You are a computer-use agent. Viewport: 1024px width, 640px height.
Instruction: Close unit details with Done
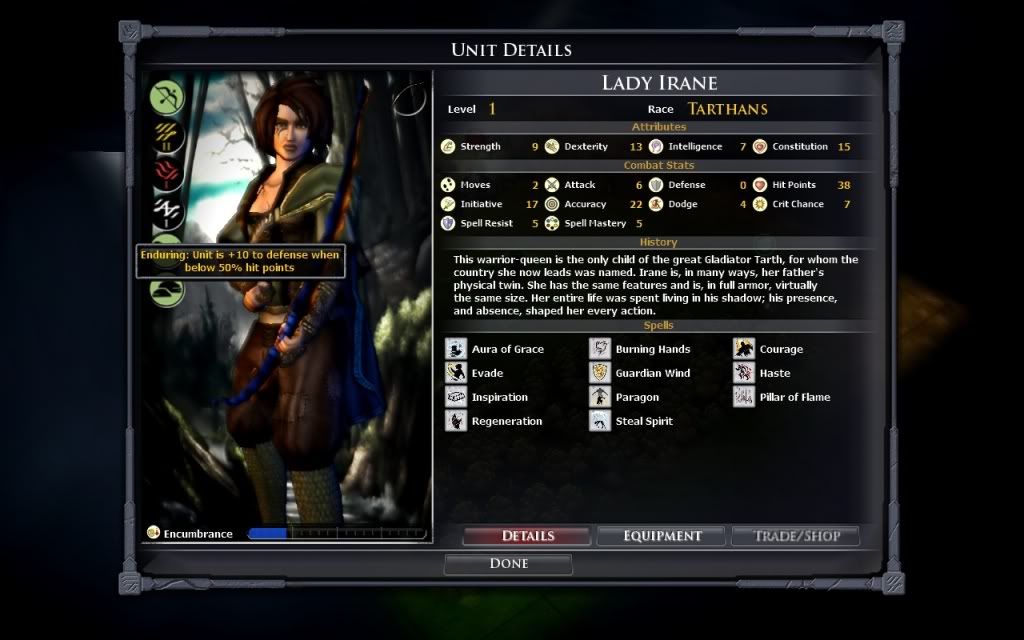click(x=508, y=564)
